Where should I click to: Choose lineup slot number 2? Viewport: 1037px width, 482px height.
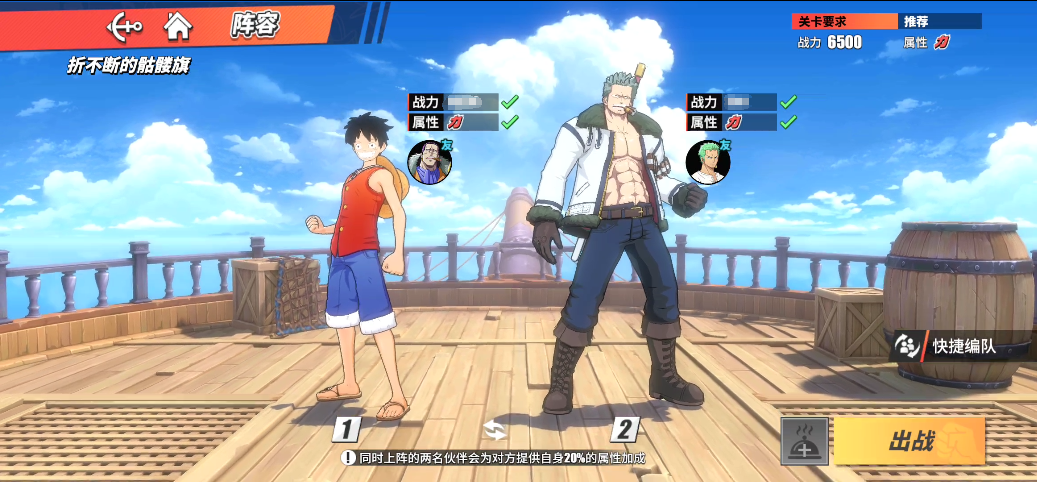coord(625,430)
